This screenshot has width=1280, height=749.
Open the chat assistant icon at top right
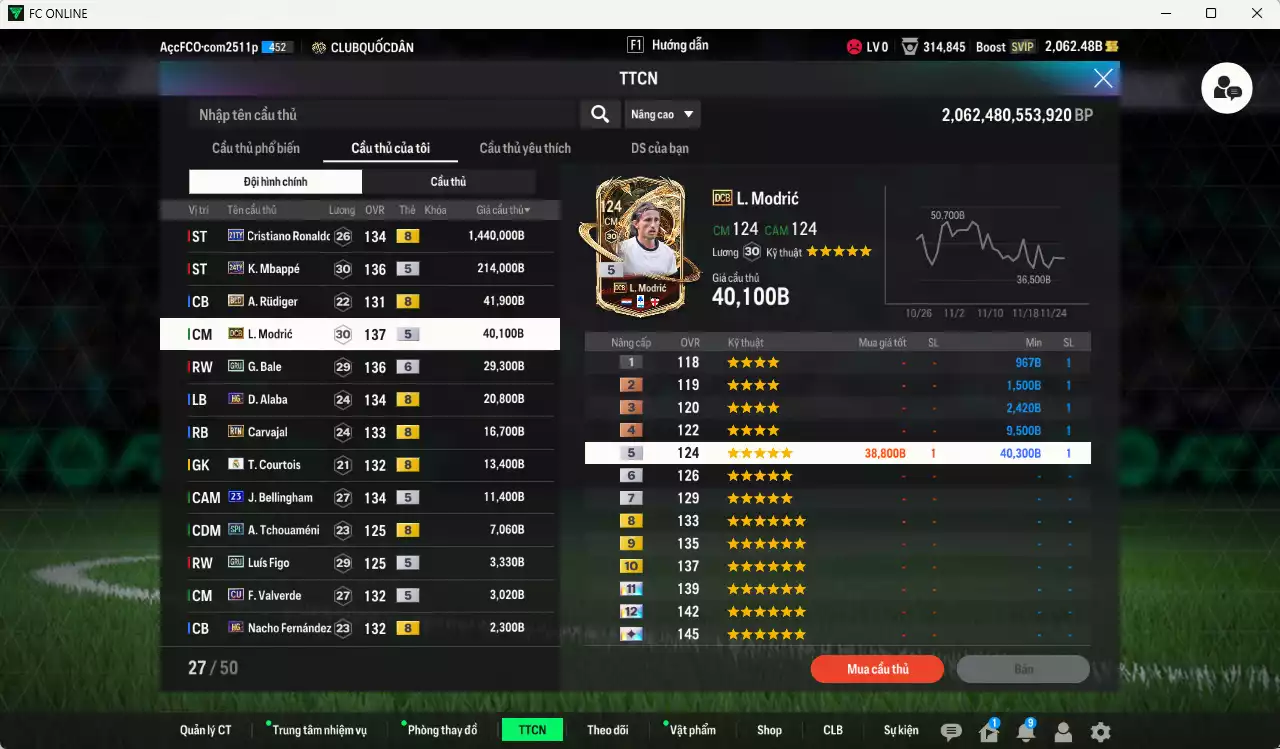[1226, 88]
